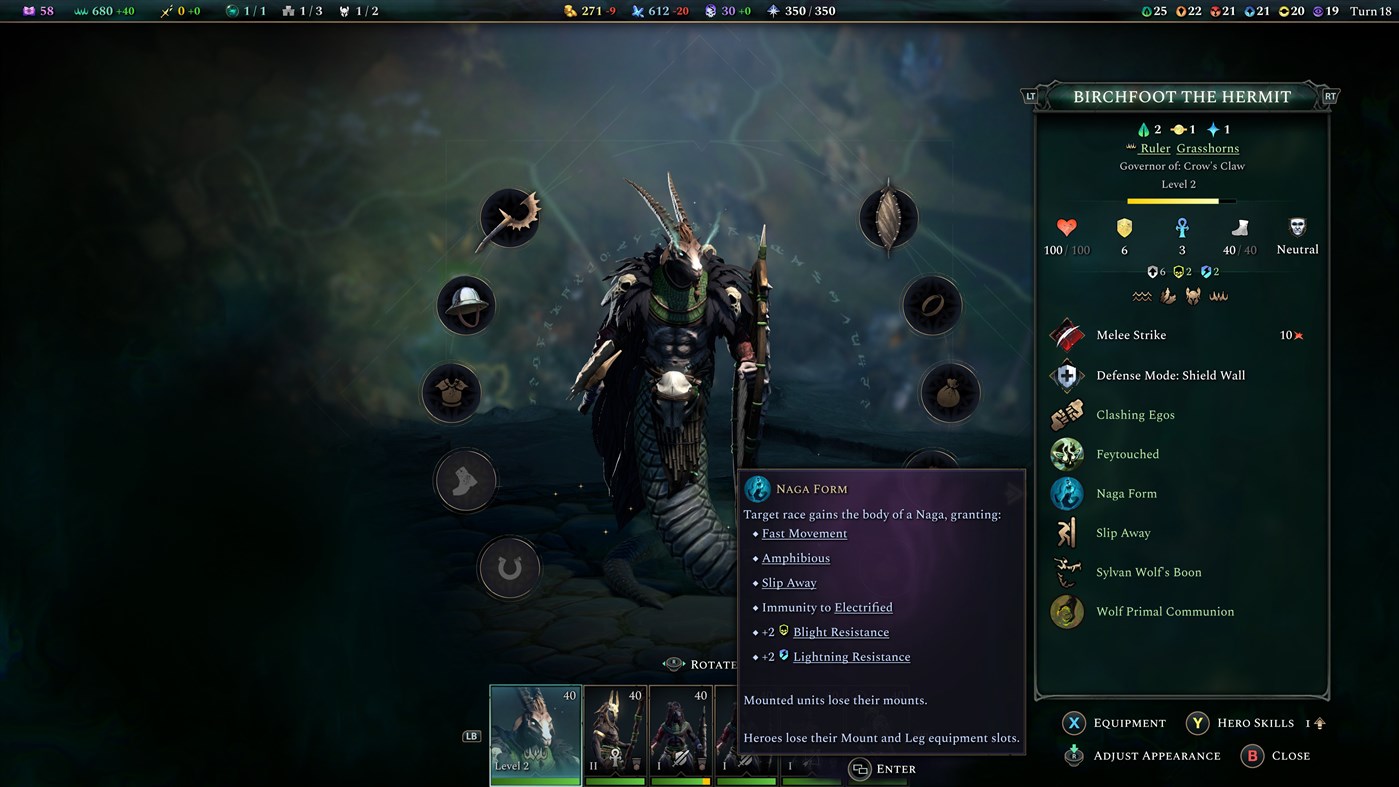Open the chest armor slot
This screenshot has height=787, width=1399.
451,392
